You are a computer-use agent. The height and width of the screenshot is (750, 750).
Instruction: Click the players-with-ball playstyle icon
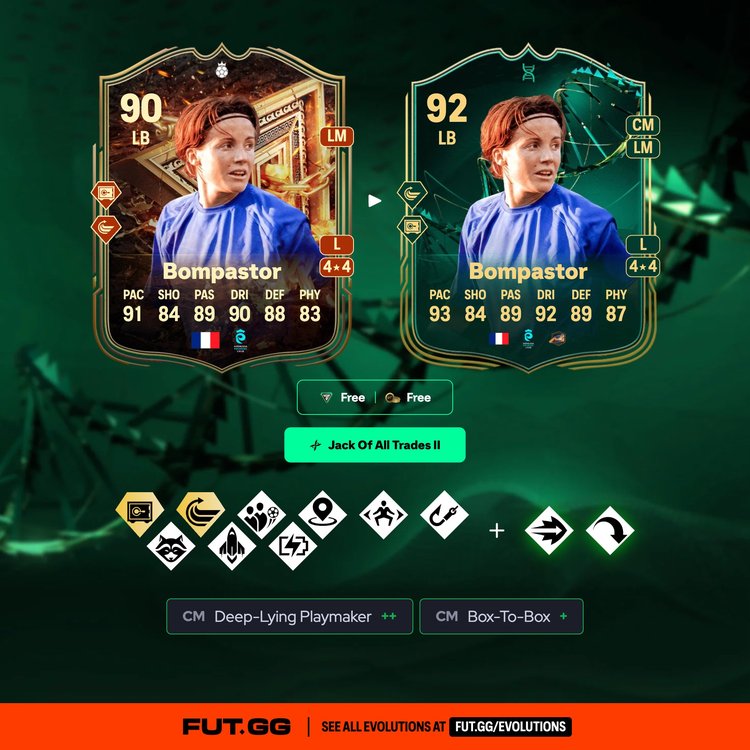coord(262,514)
